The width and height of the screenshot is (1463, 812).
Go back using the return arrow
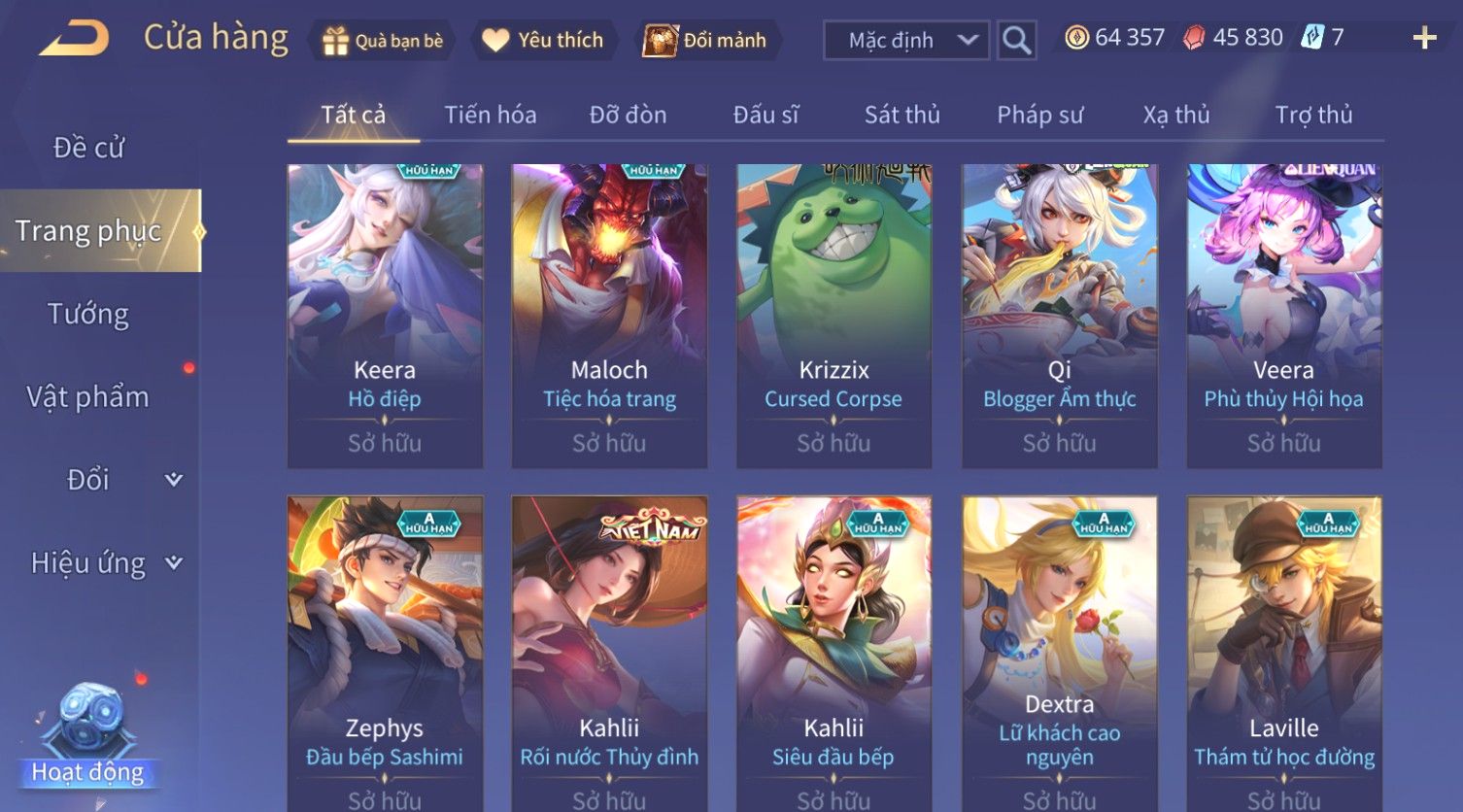[x=75, y=39]
